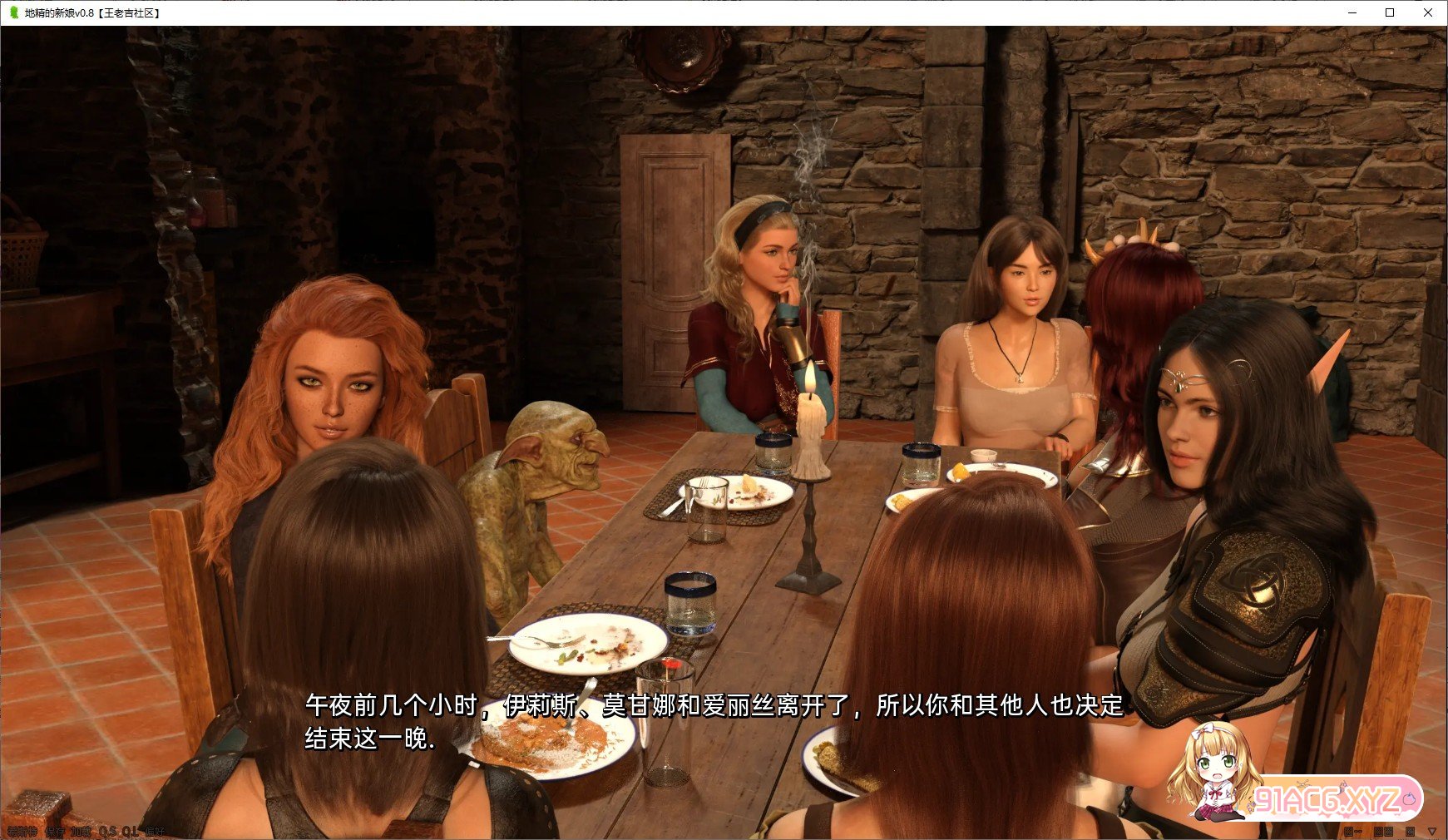Image resolution: width=1448 pixels, height=840 pixels.
Task: Maximize the game window
Action: click(x=1388, y=12)
